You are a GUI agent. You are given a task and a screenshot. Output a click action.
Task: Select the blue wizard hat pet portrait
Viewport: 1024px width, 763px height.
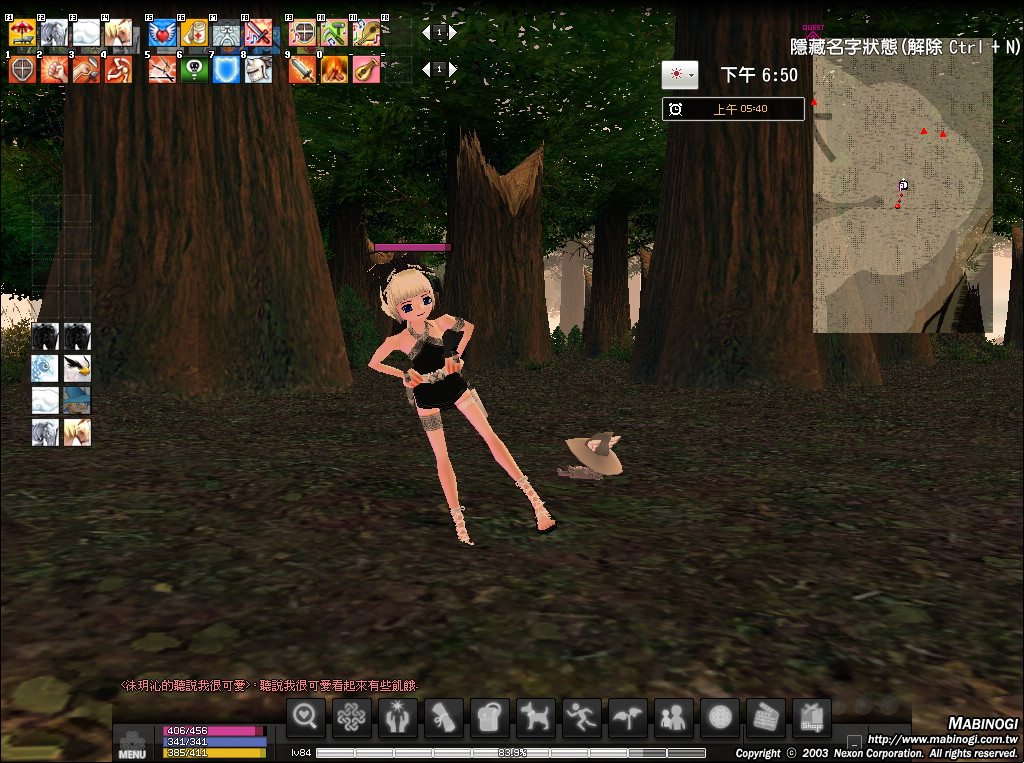point(77,400)
